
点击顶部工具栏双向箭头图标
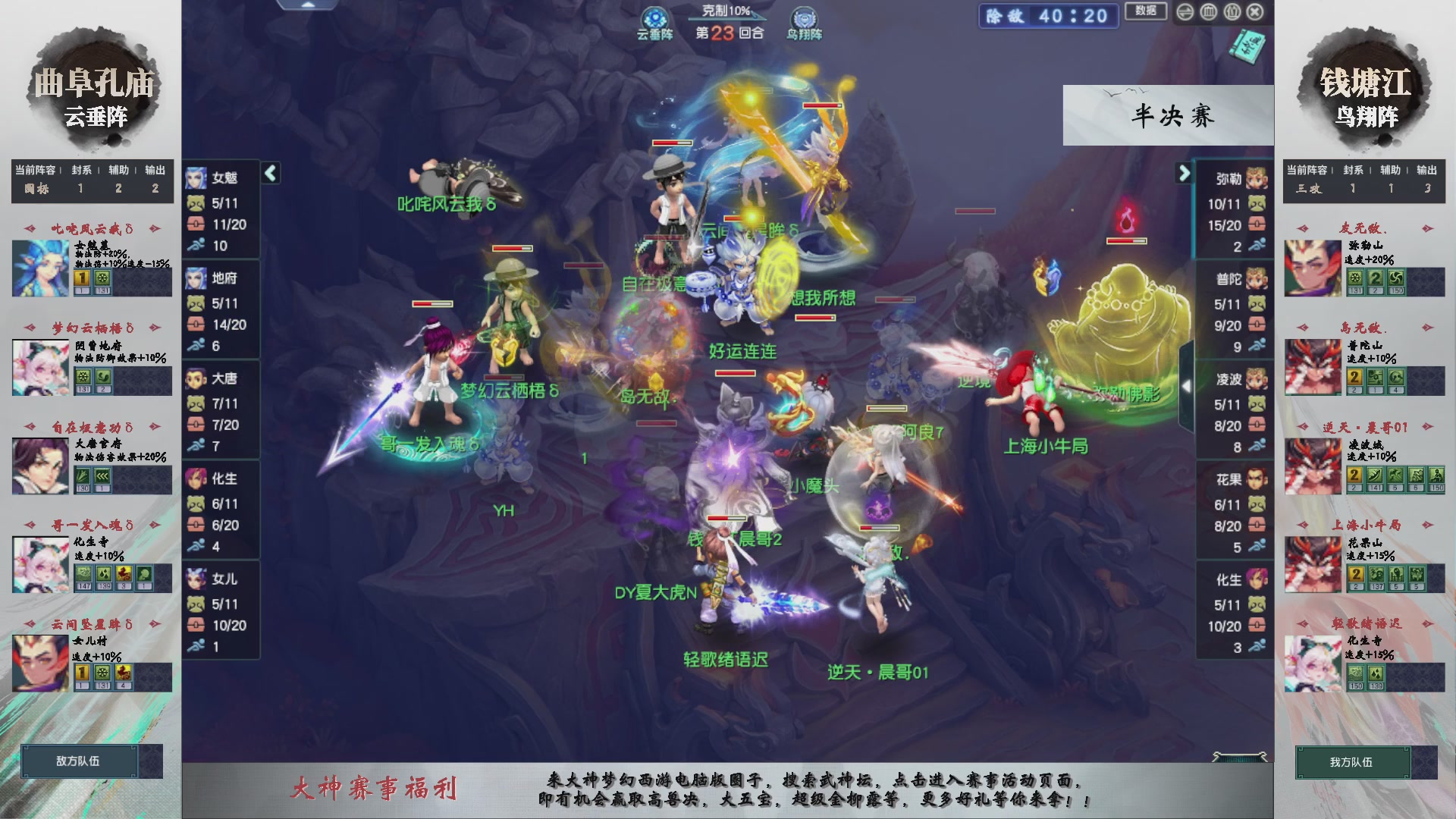[1184, 11]
